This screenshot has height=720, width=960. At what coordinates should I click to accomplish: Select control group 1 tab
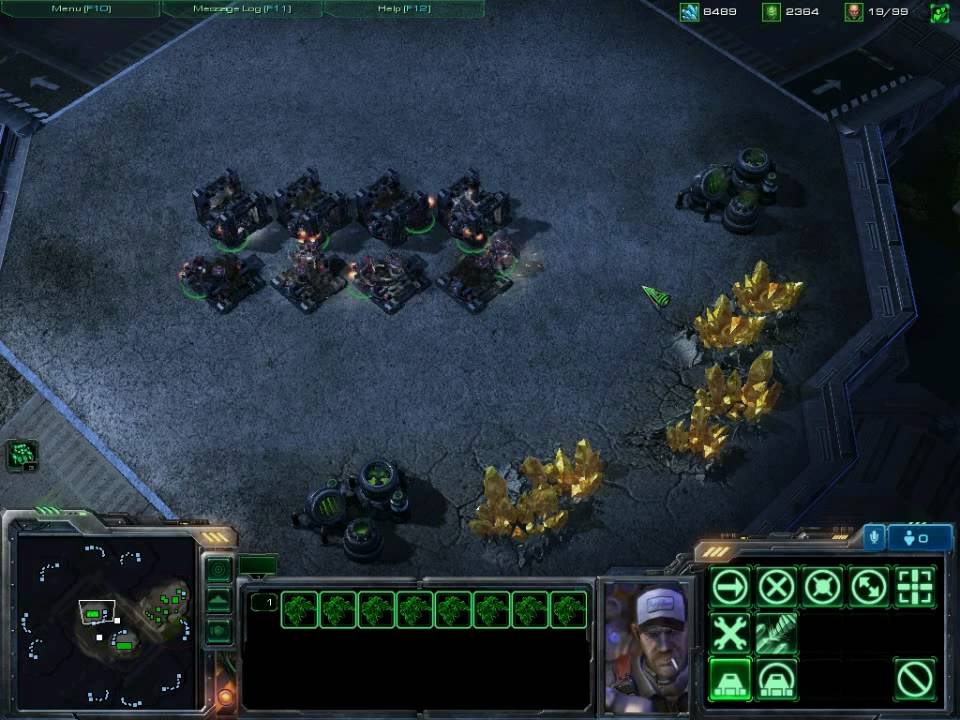tap(263, 602)
